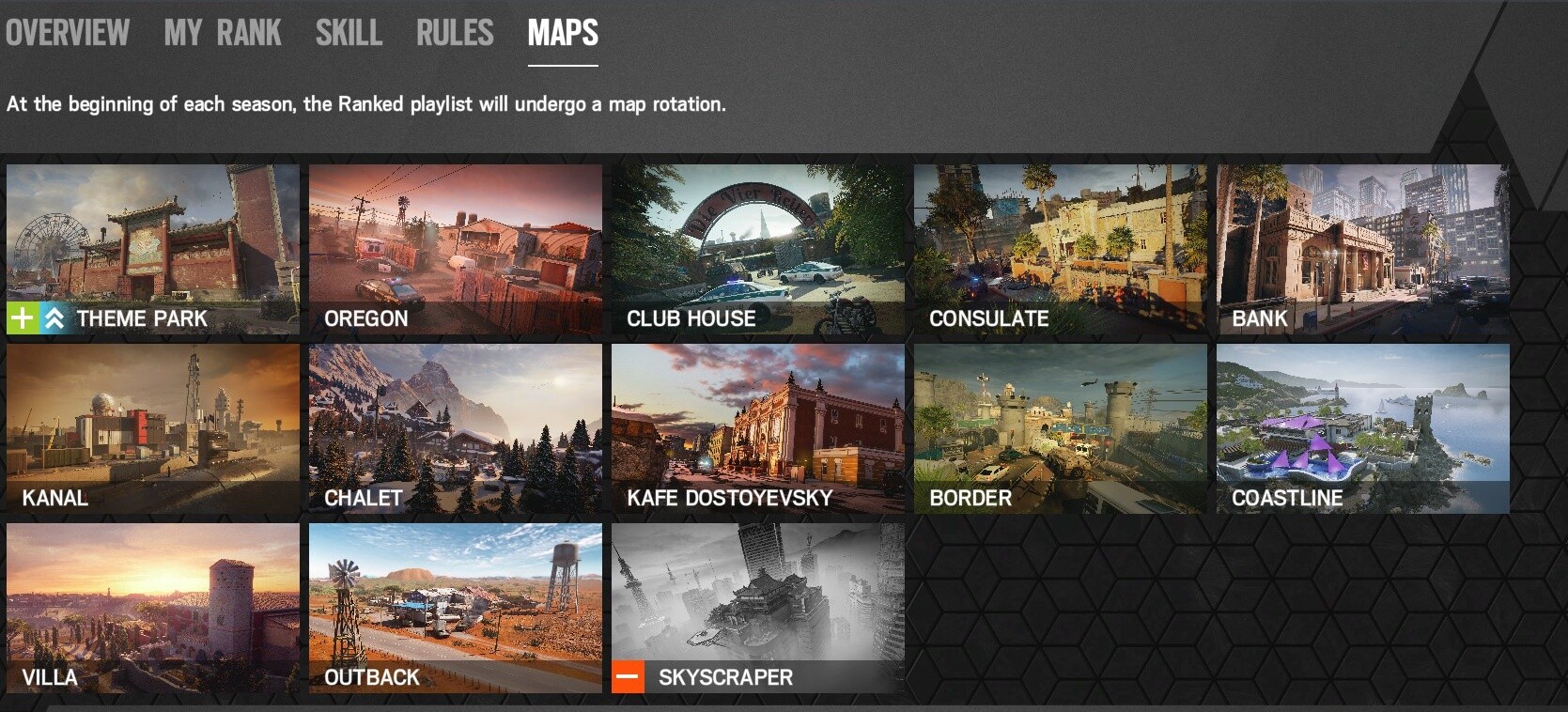The height and width of the screenshot is (712, 1568).
Task: Select the Border map tile
Action: pos(1061,428)
